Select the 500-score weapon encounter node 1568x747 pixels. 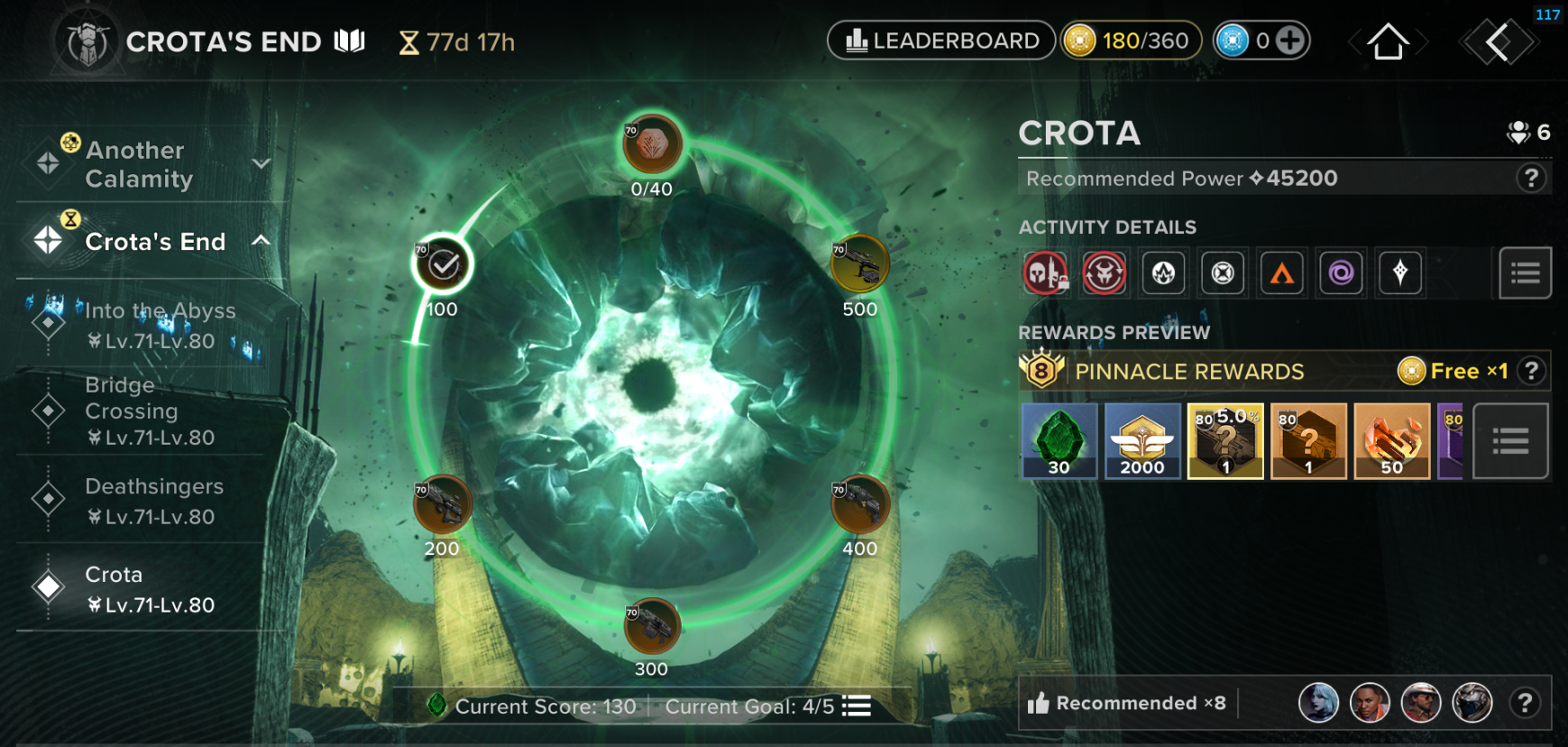pos(859,263)
